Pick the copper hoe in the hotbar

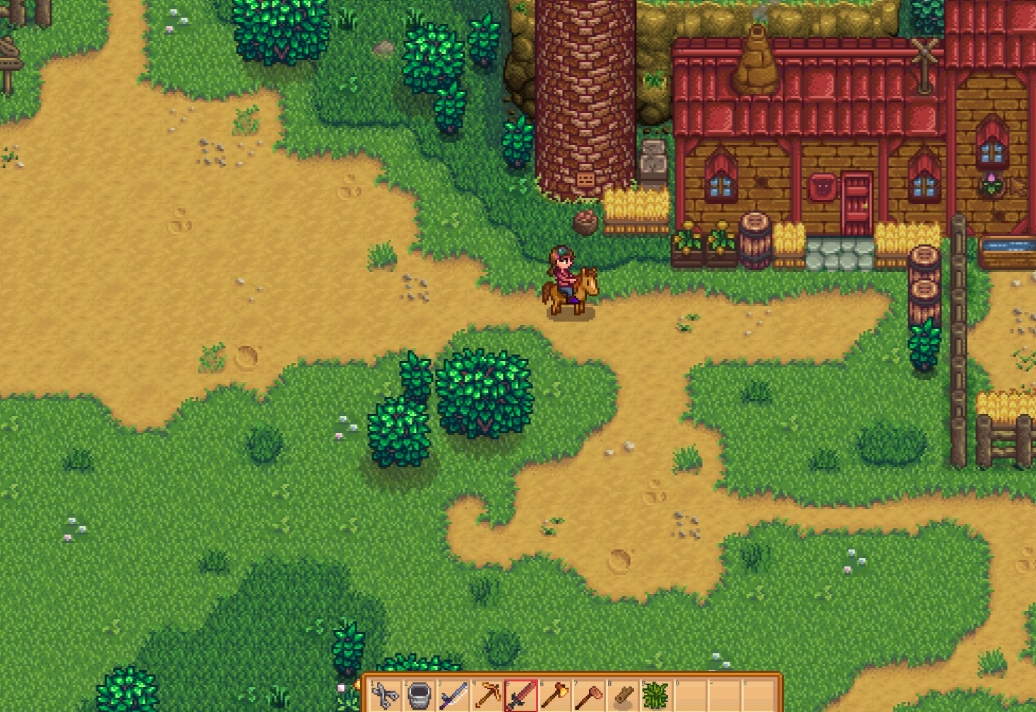coord(589,695)
